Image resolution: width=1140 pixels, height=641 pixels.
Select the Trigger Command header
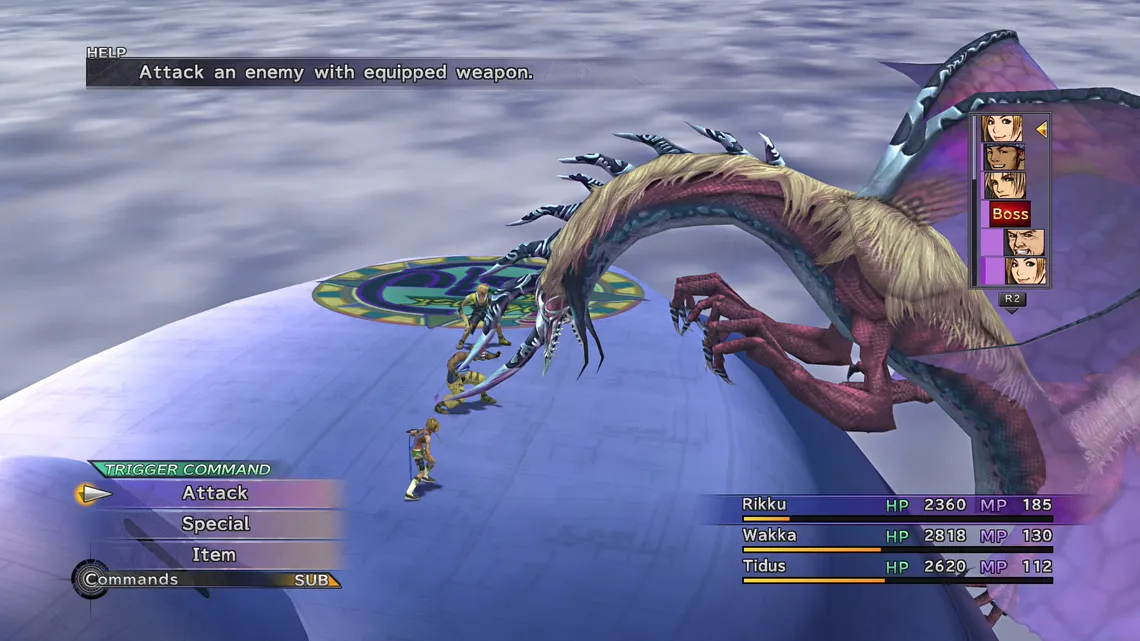tap(187, 469)
